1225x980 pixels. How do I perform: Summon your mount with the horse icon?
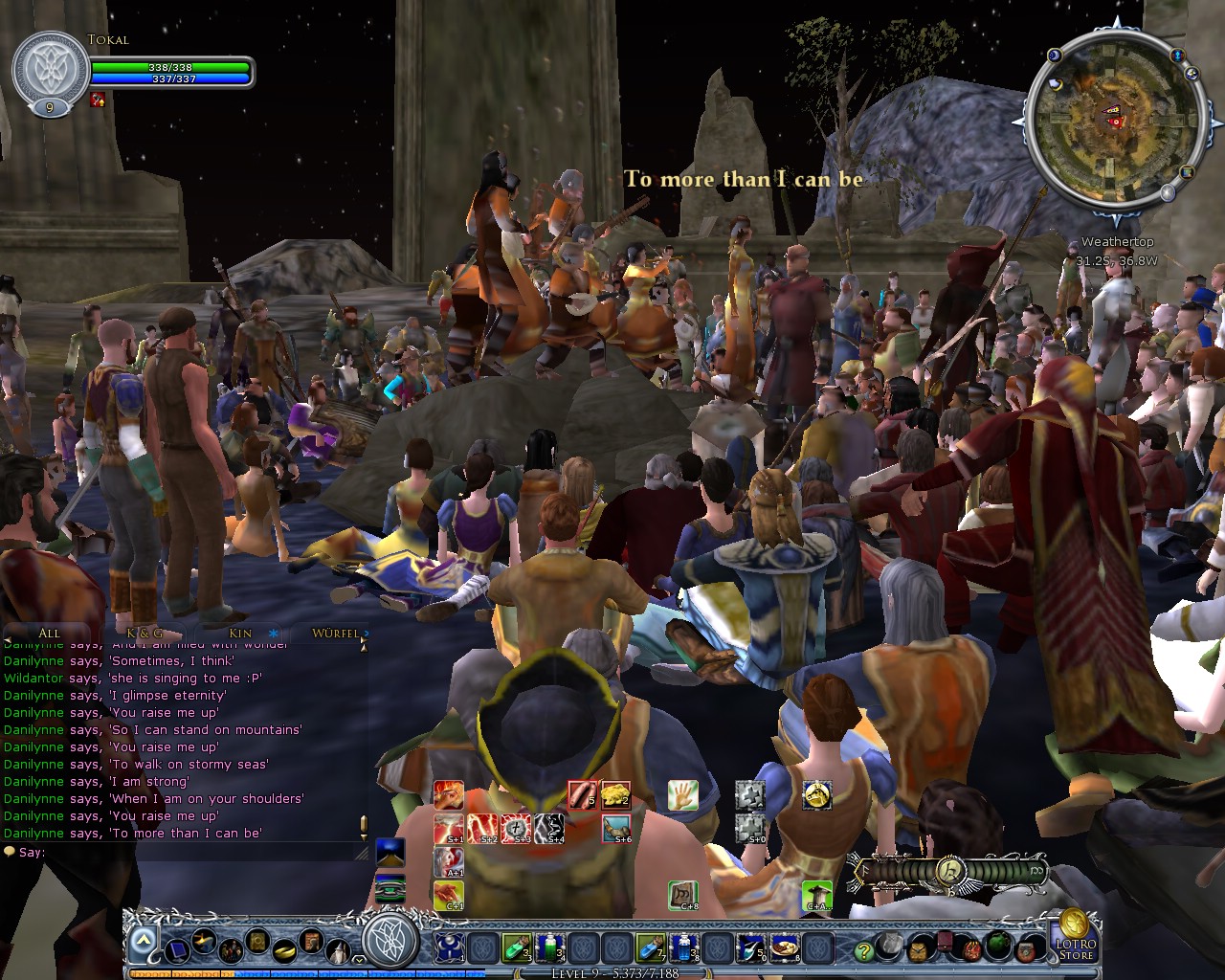click(x=815, y=793)
